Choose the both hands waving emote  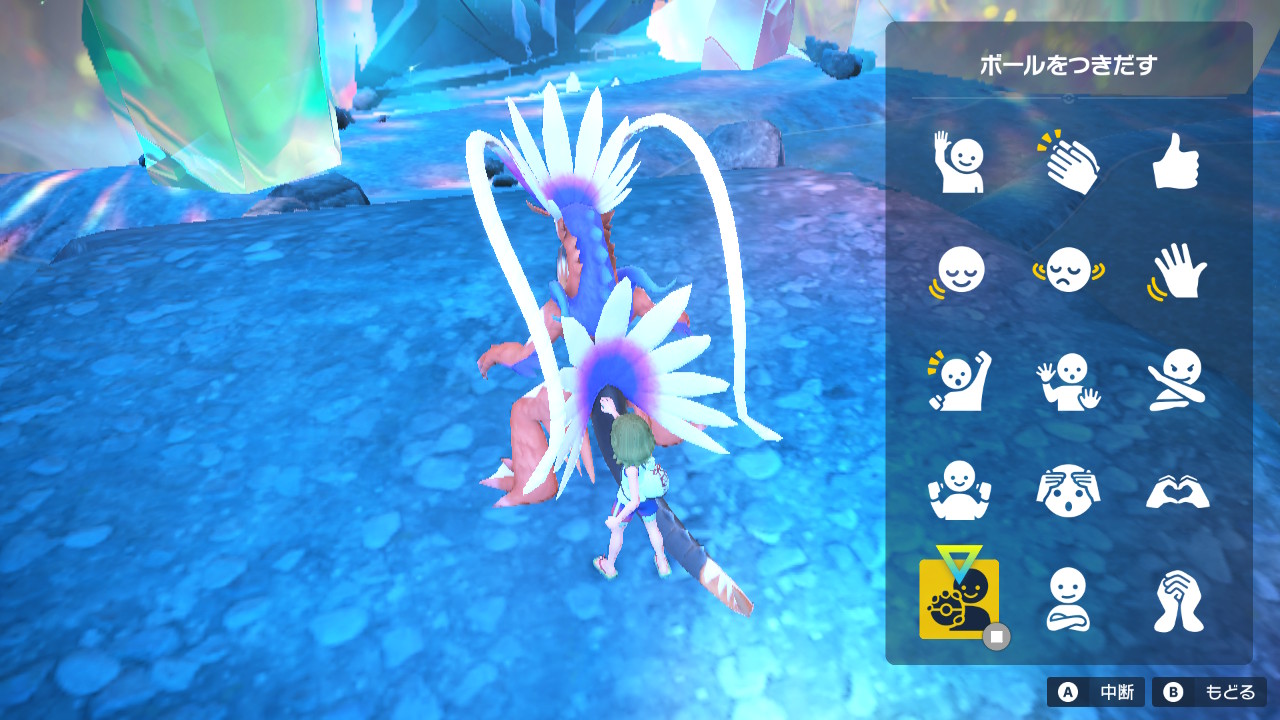(x=1068, y=380)
